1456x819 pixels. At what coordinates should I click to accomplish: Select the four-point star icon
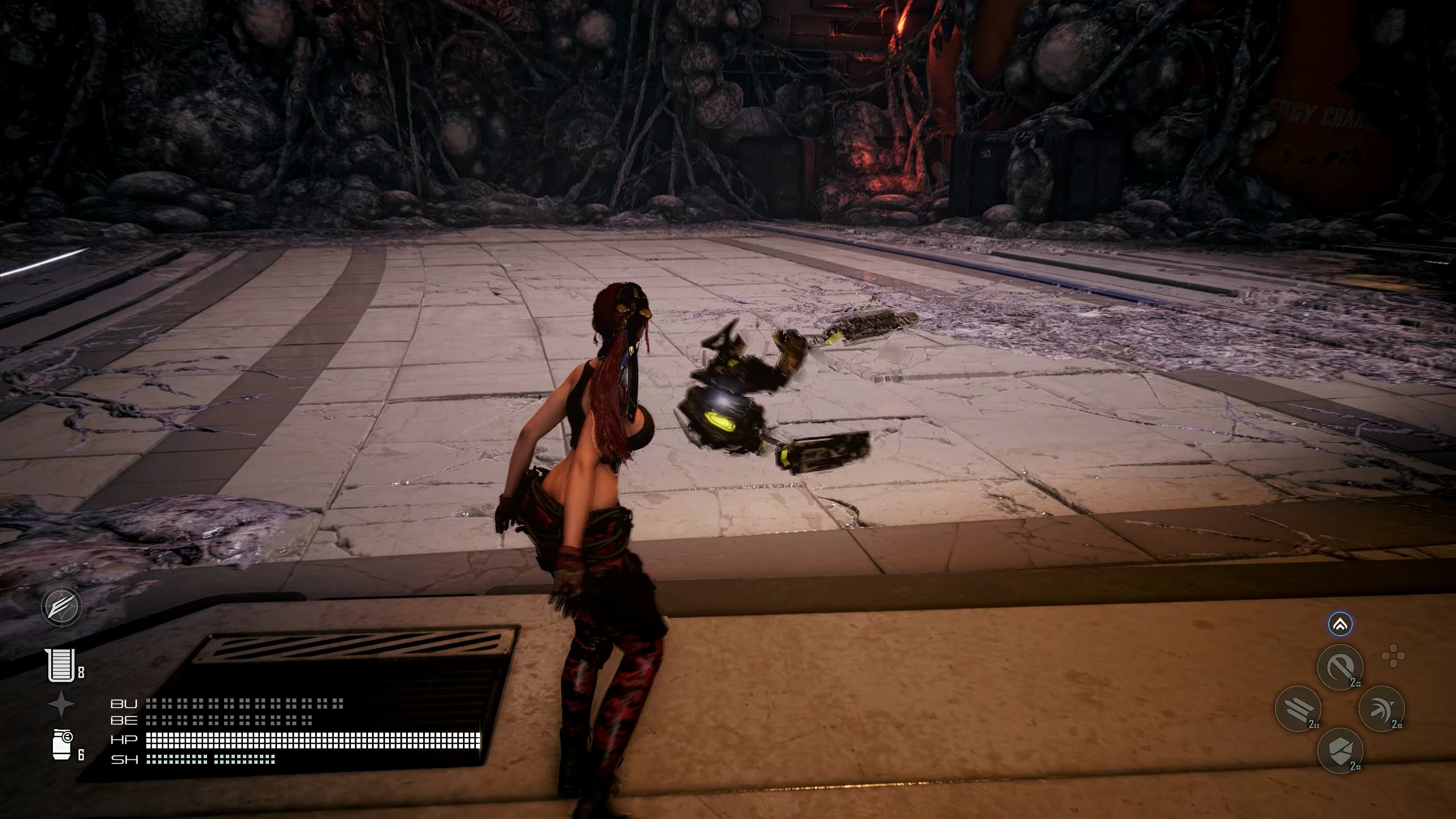coord(61,704)
